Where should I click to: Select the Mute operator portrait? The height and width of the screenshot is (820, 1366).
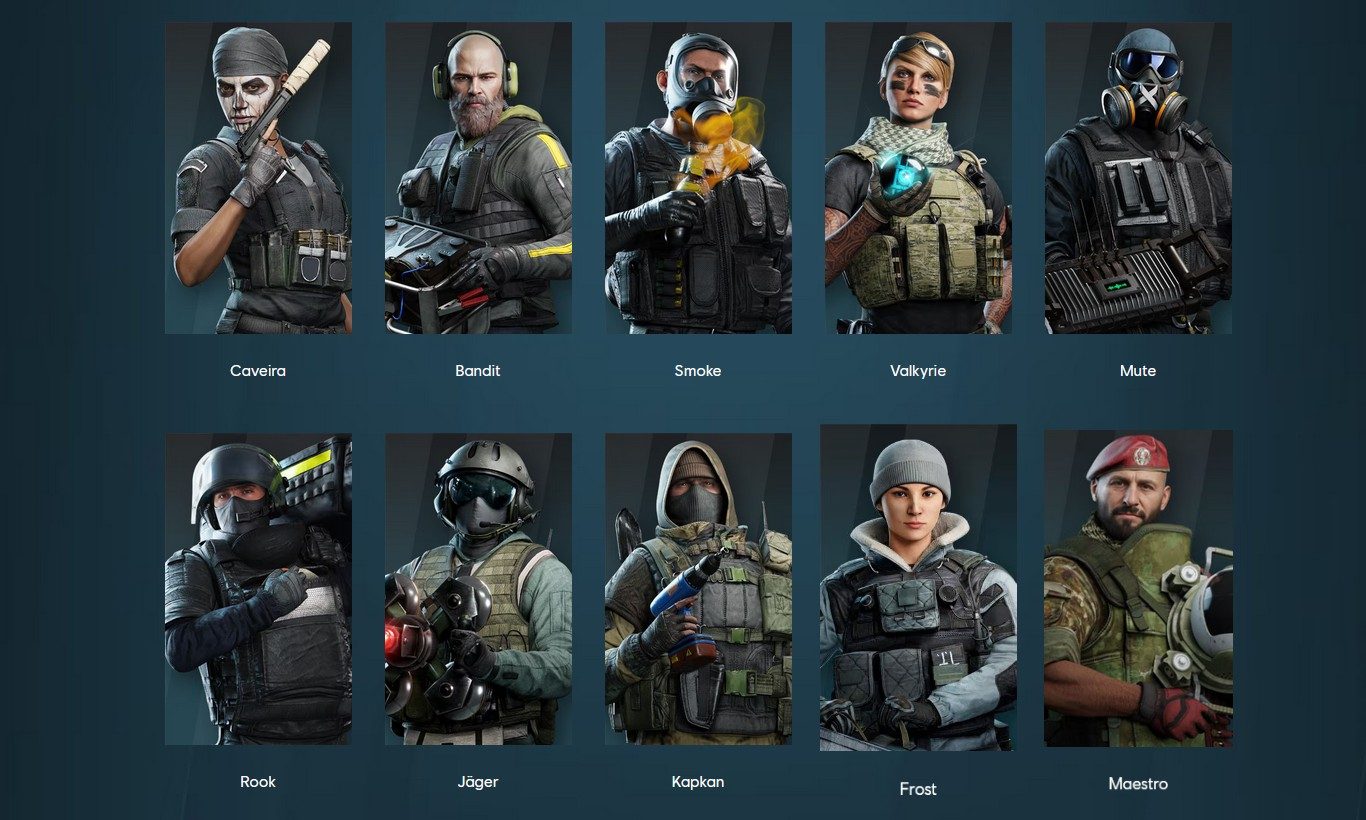click(x=1138, y=177)
